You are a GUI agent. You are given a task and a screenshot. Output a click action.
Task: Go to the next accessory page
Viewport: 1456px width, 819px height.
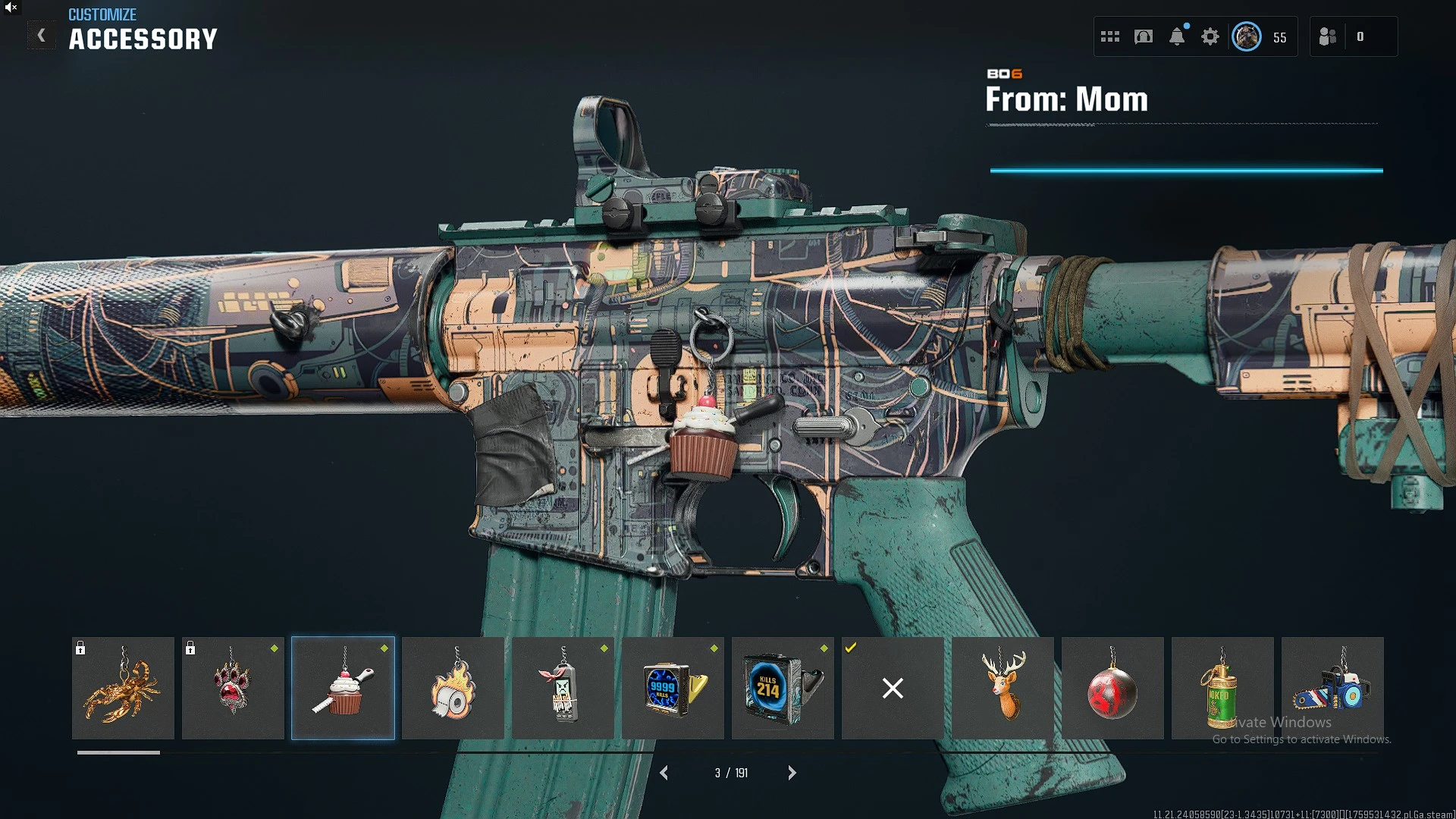[792, 773]
